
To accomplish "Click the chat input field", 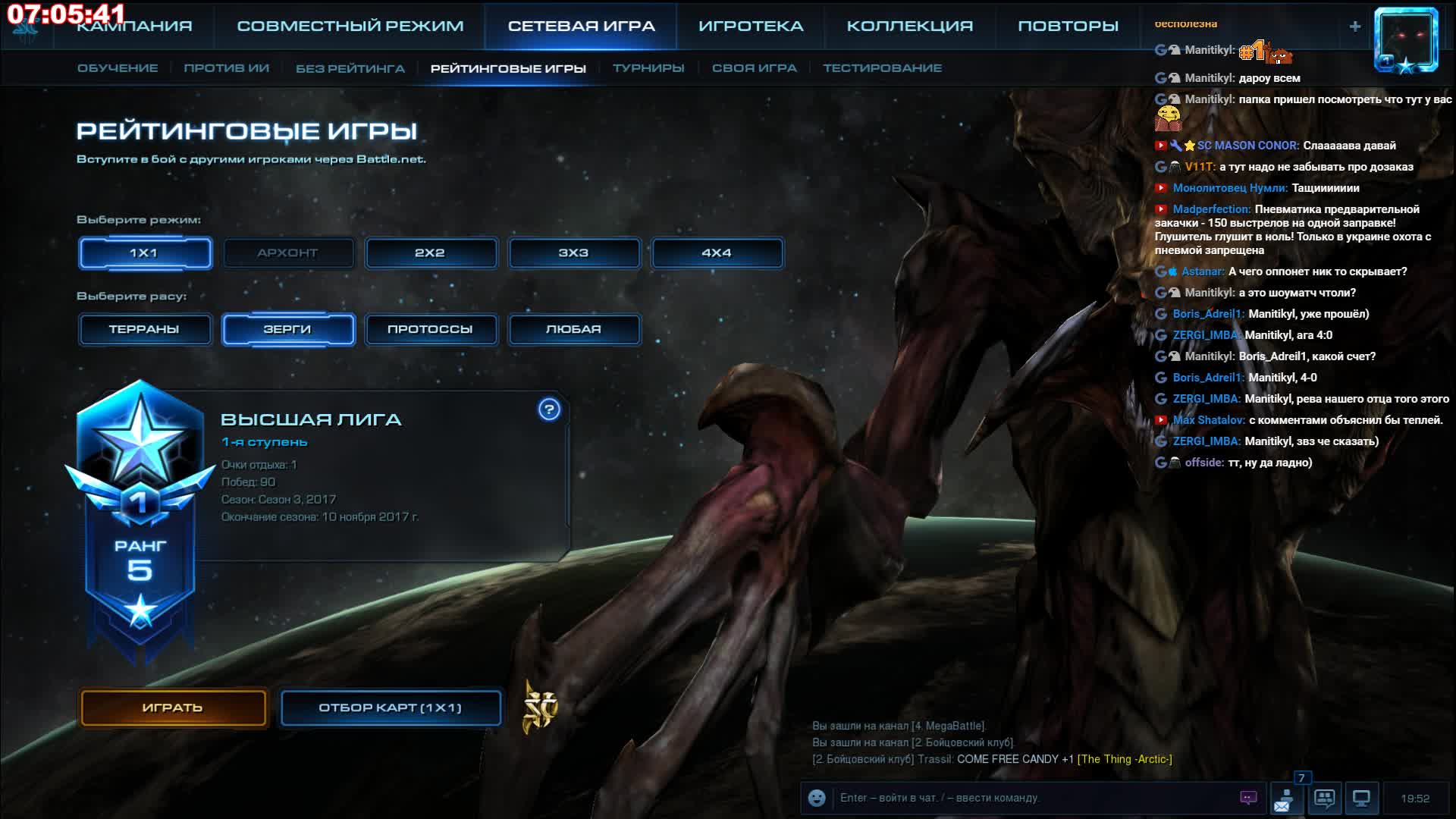I will (1031, 798).
